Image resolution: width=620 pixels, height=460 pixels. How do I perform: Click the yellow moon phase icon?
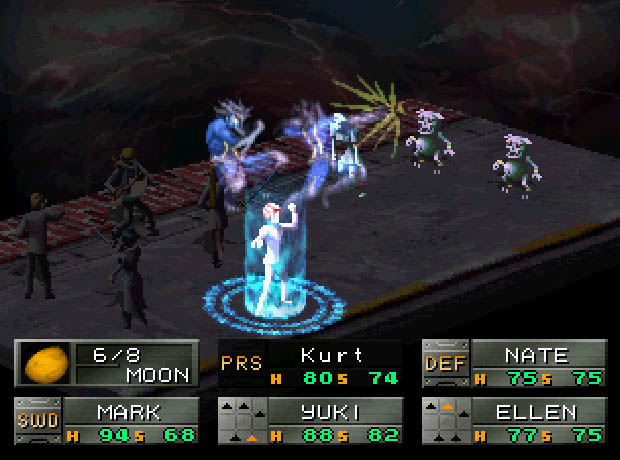[x=42, y=365]
